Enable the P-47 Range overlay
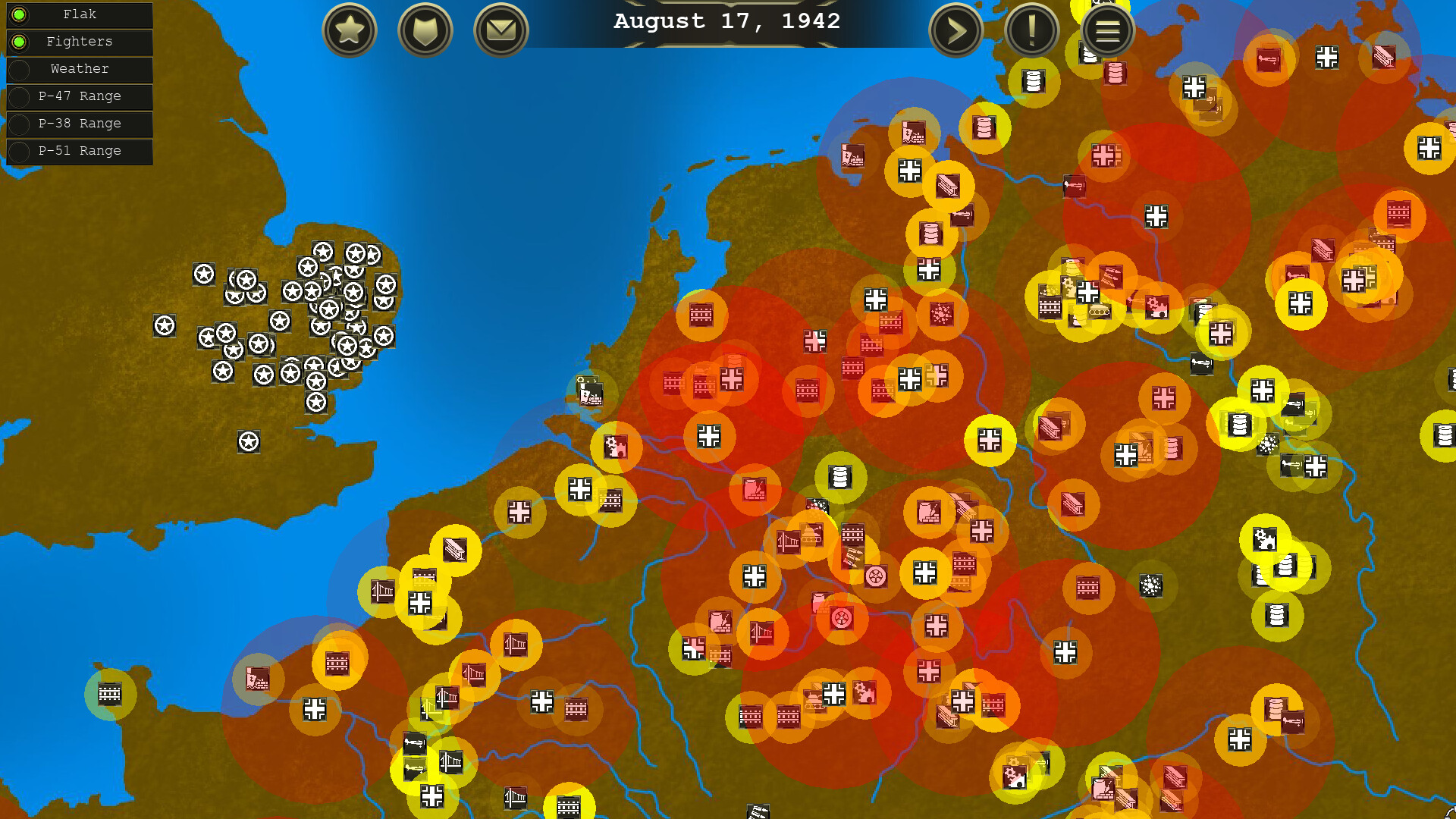Image resolution: width=1456 pixels, height=819 pixels. click(79, 96)
